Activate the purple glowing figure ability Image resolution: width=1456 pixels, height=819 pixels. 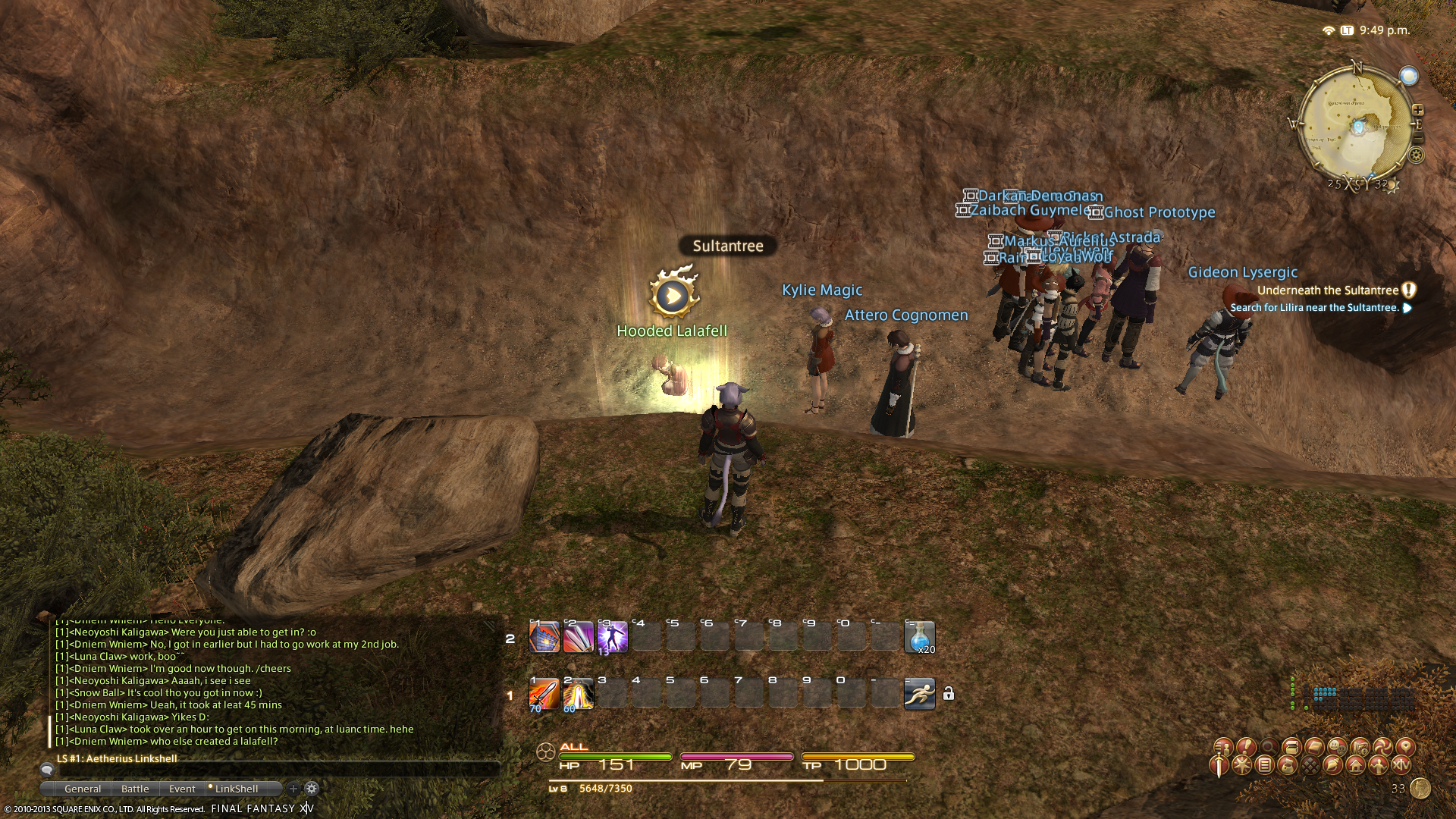click(612, 637)
